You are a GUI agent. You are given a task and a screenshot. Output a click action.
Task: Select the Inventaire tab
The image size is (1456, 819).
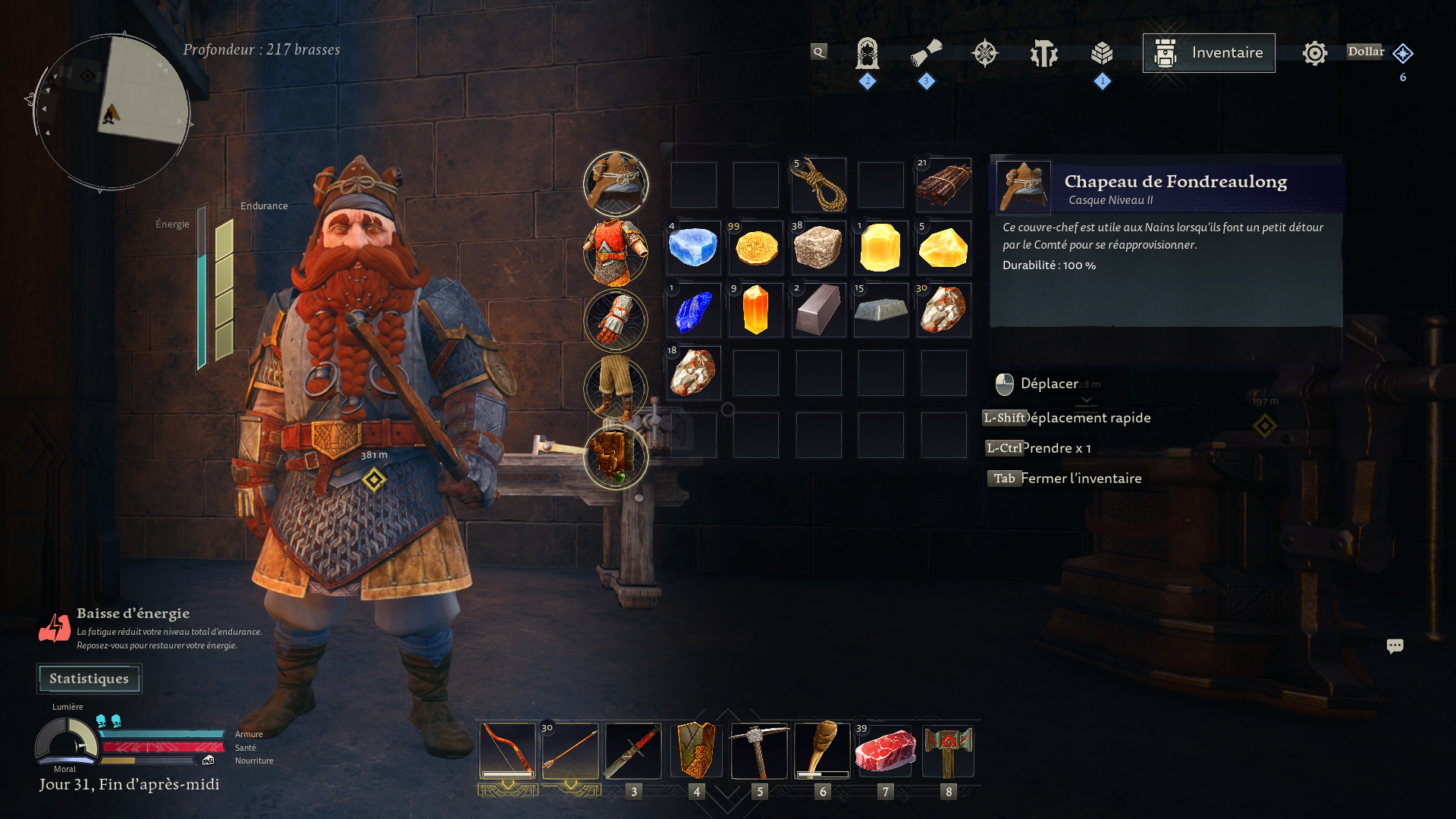(x=1208, y=53)
